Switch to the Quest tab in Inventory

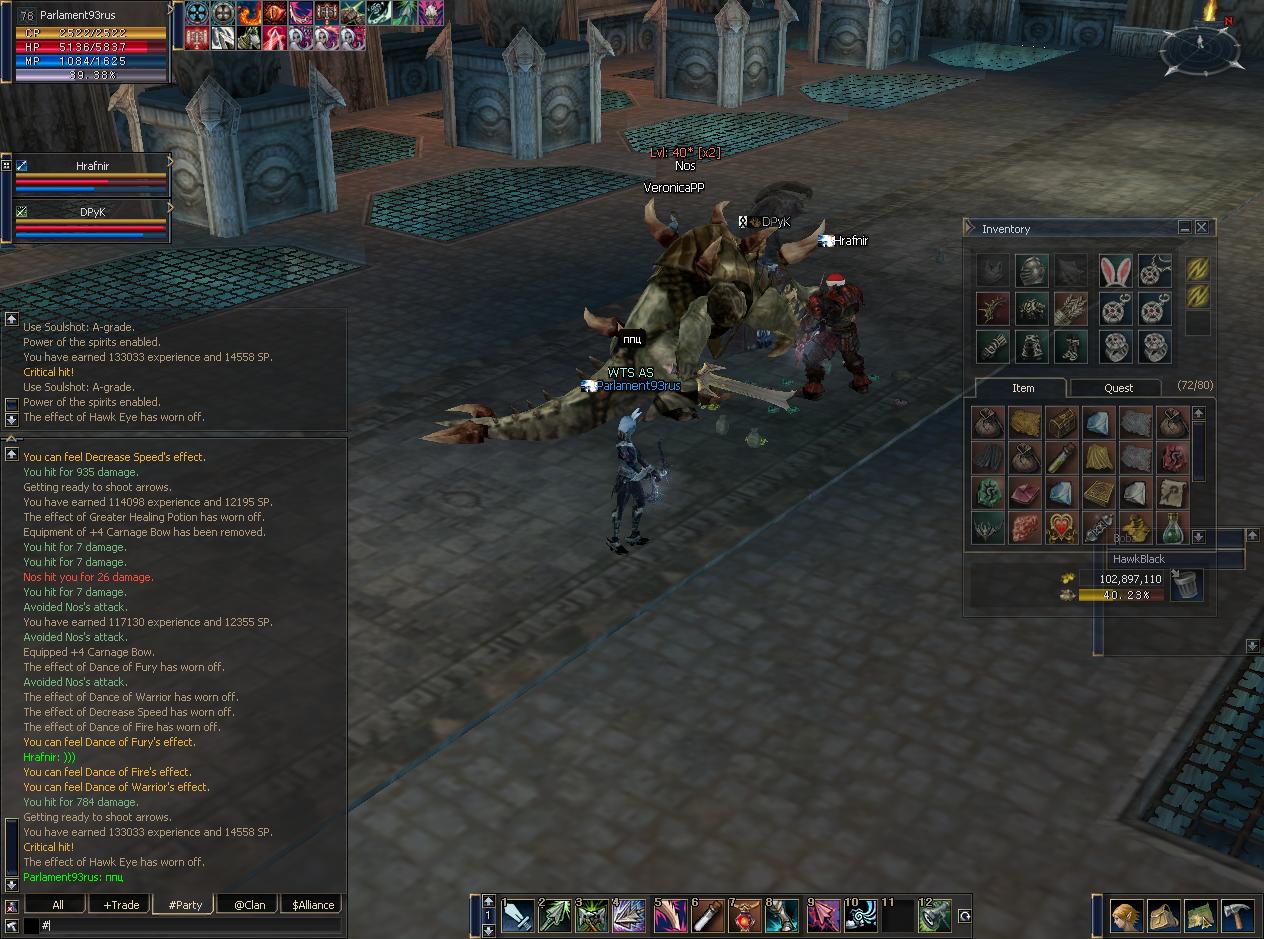coord(1118,388)
